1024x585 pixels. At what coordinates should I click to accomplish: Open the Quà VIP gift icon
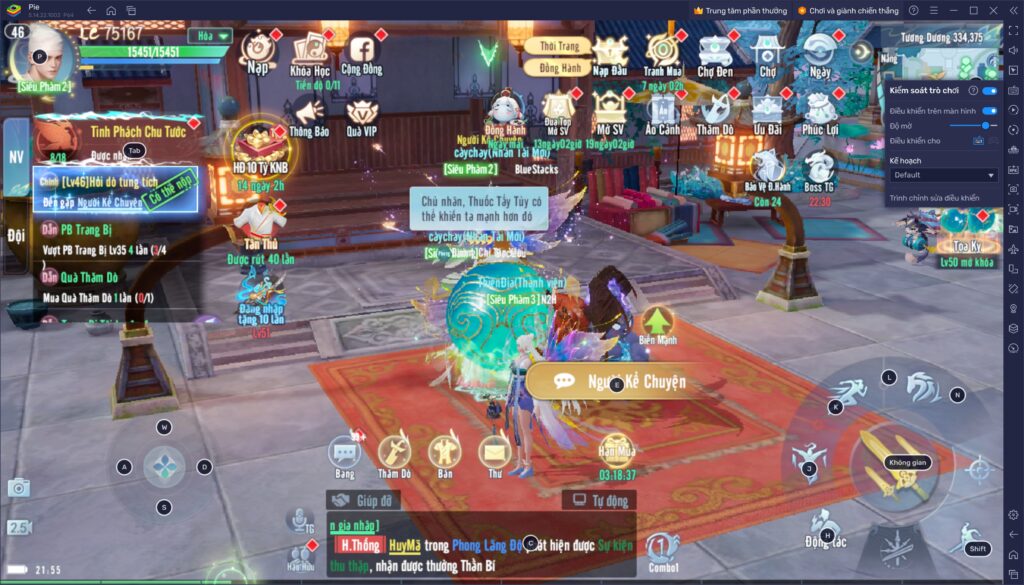pos(361,113)
